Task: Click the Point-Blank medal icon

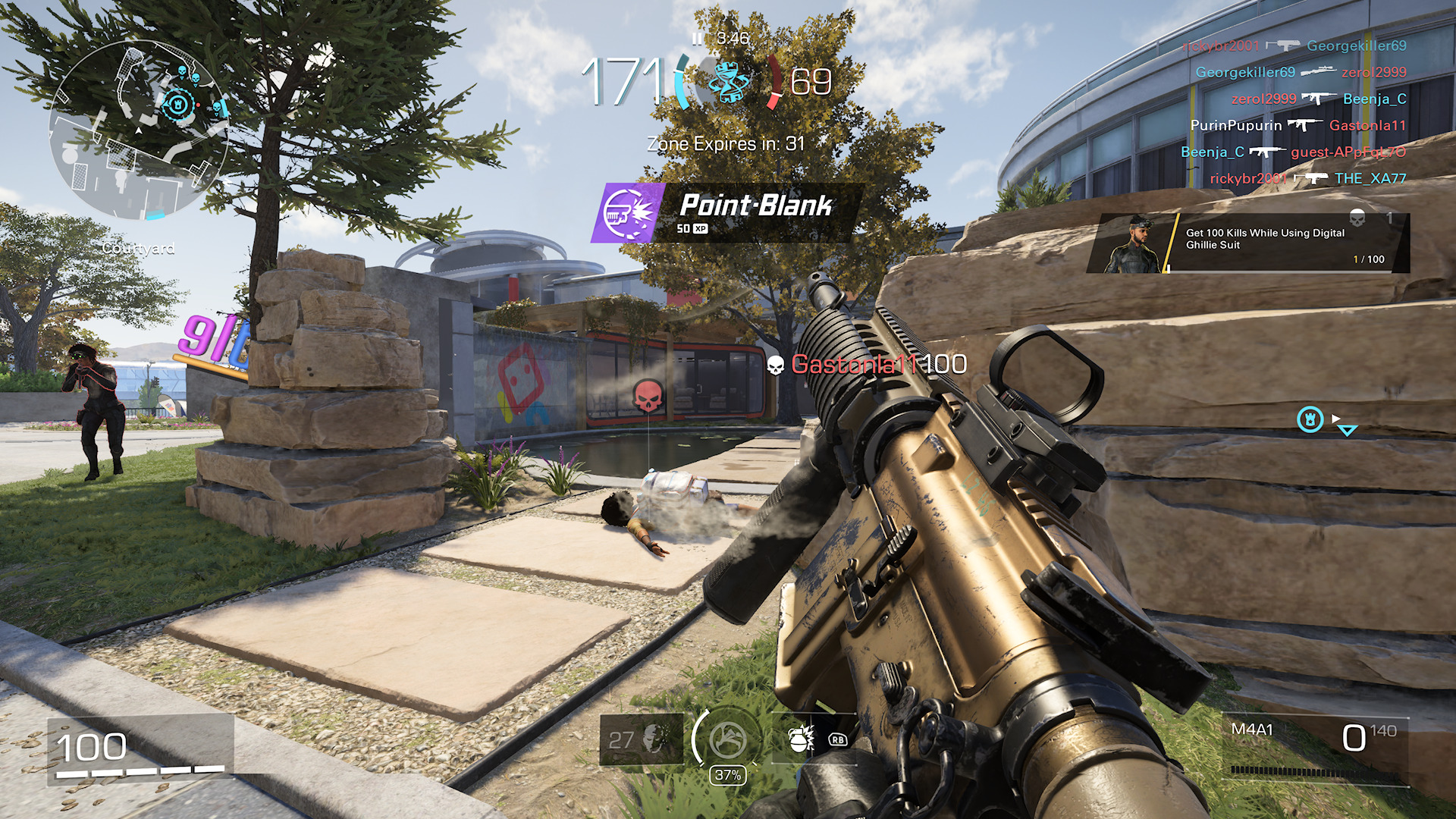Action: point(629,214)
